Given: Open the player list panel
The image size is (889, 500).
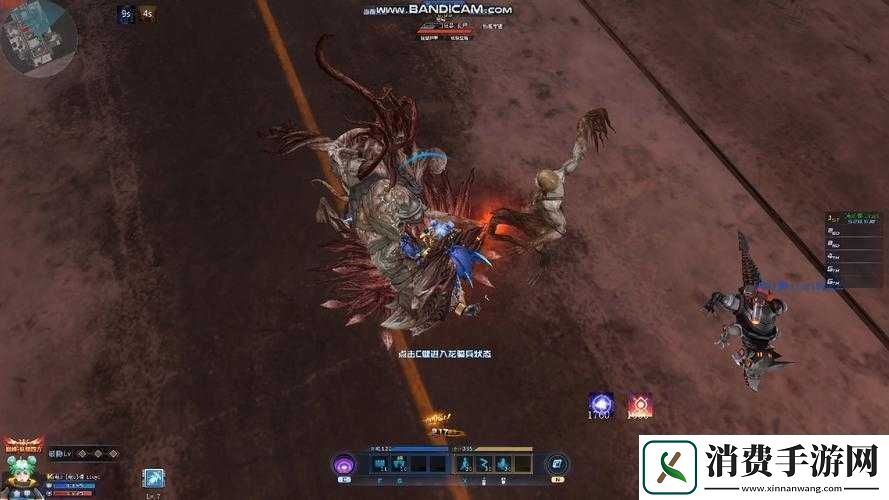Looking at the screenshot, I should pos(852,249).
